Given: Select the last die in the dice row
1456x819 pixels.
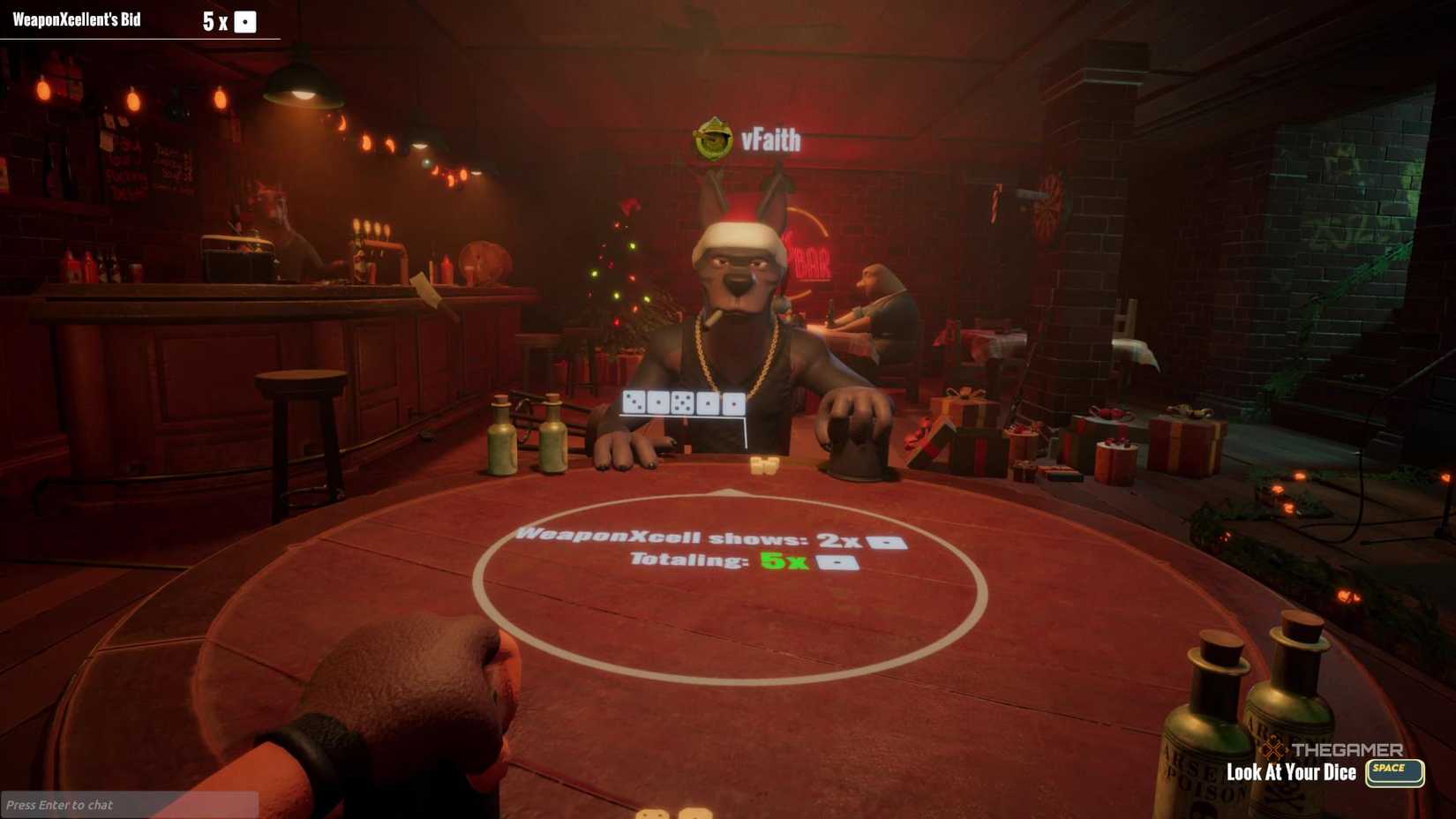Looking at the screenshot, I should click(x=734, y=403).
